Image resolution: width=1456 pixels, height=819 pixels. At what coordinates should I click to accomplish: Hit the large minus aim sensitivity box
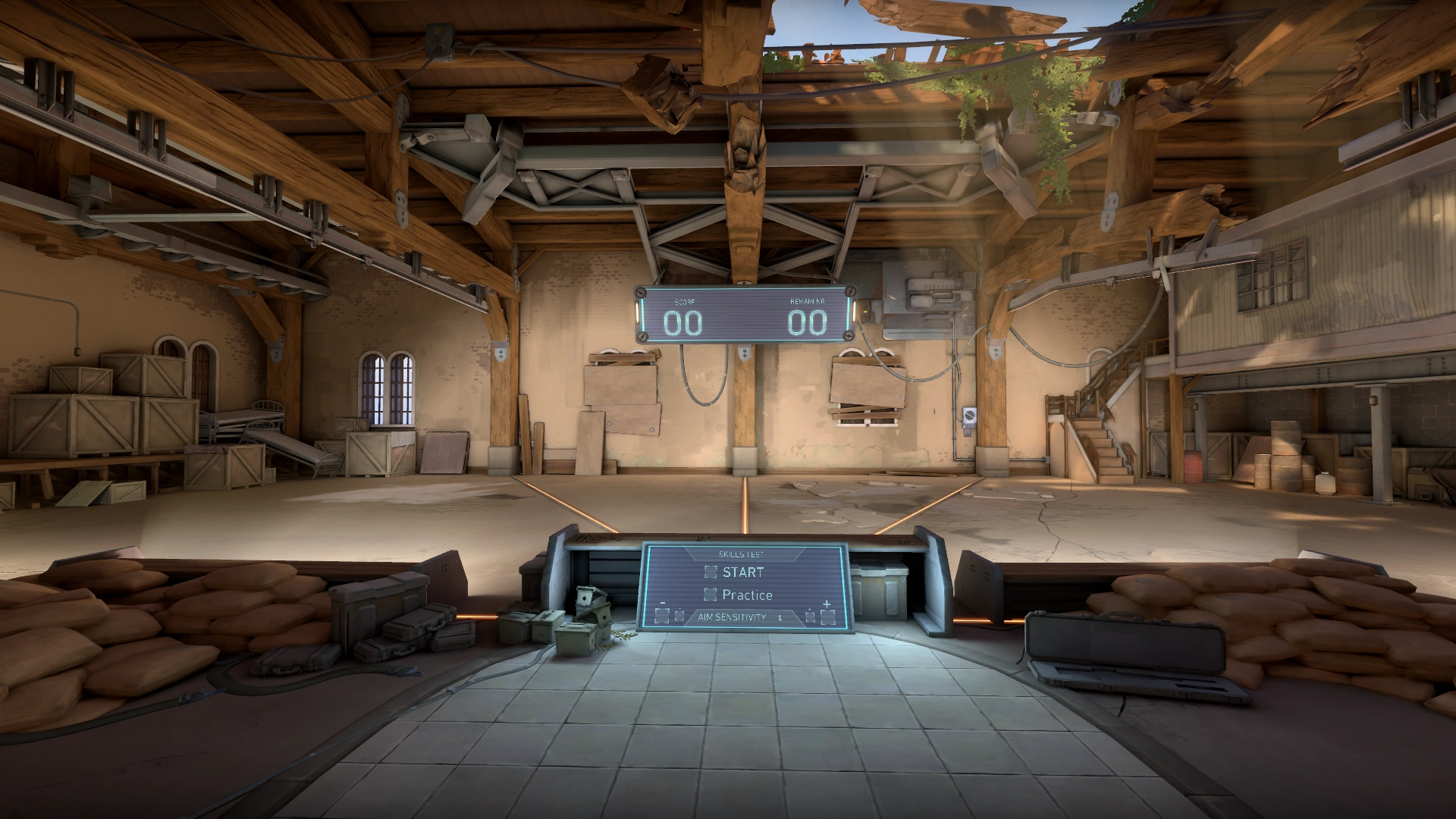(x=662, y=617)
